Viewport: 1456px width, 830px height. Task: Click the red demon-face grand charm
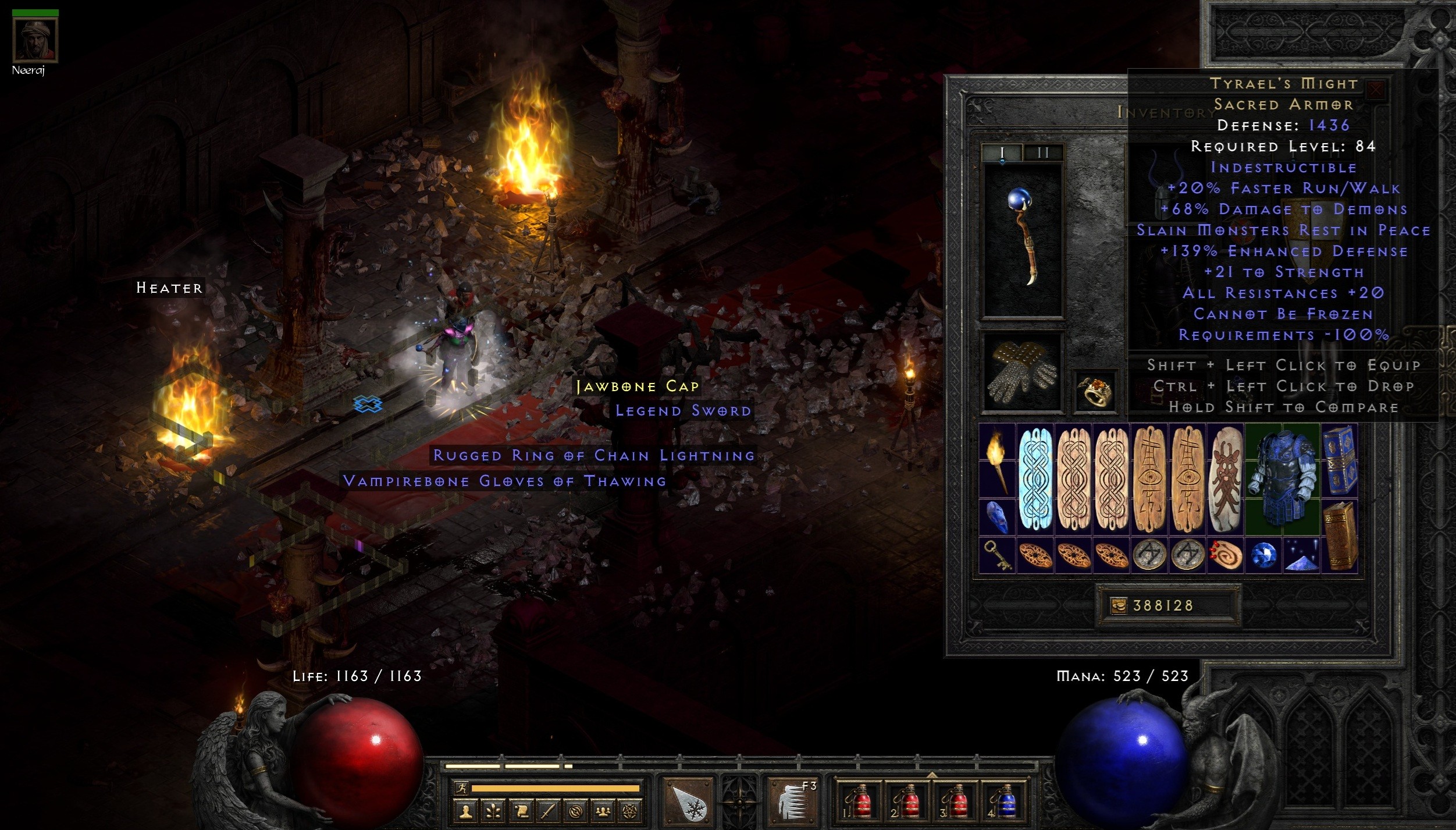(1226, 478)
